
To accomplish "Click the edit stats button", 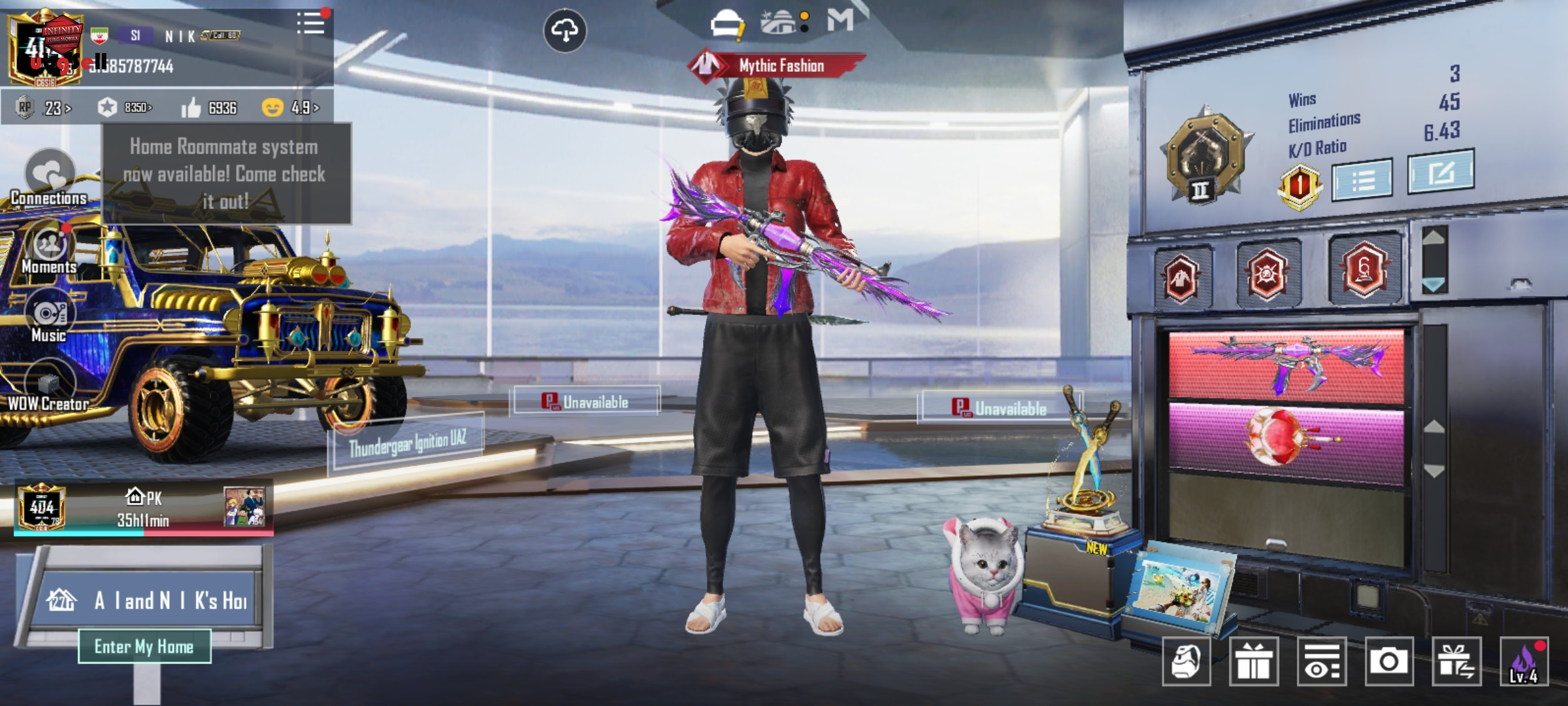I will coord(1440,172).
